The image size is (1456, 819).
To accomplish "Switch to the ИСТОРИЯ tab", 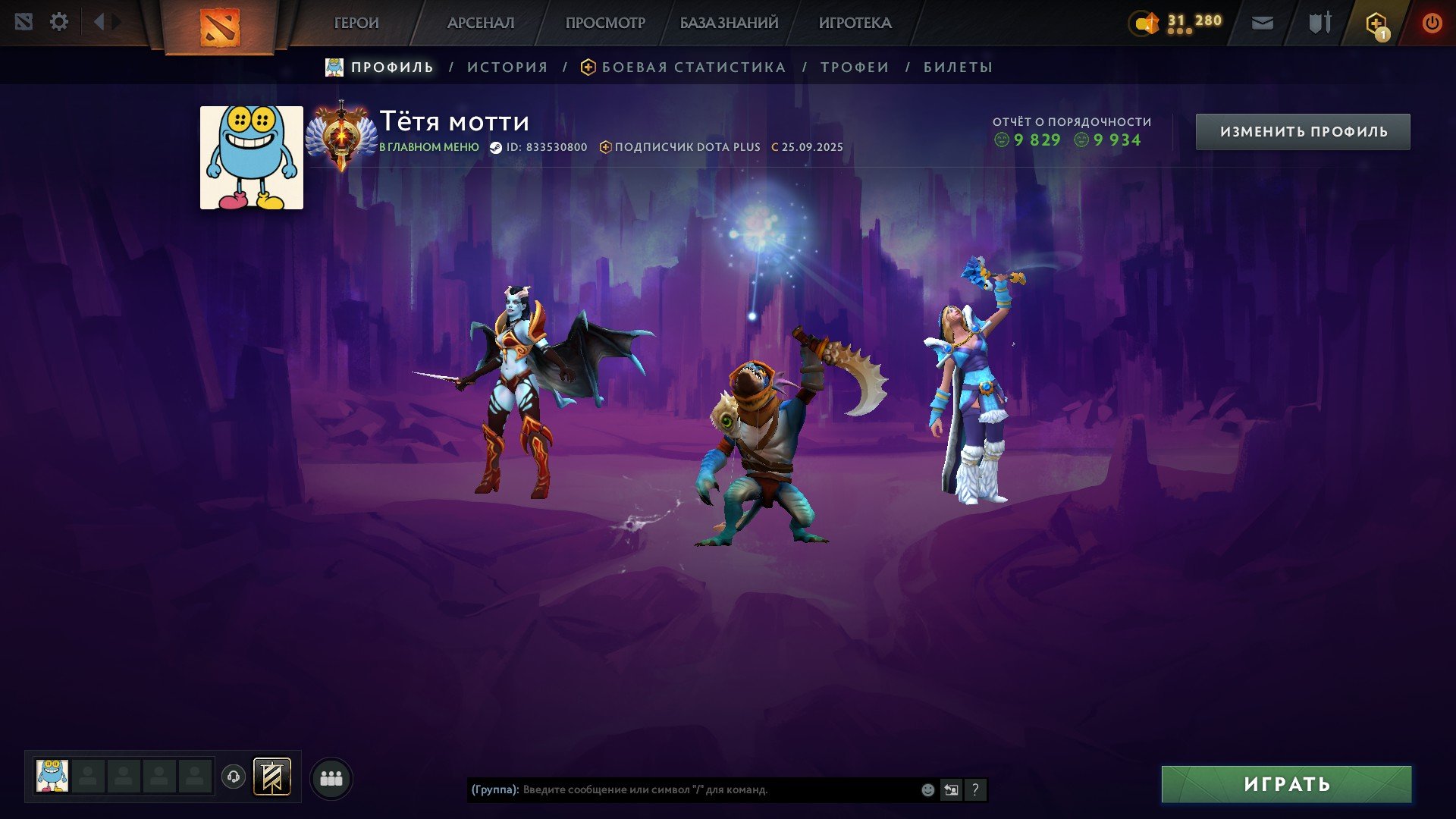I will point(507,67).
